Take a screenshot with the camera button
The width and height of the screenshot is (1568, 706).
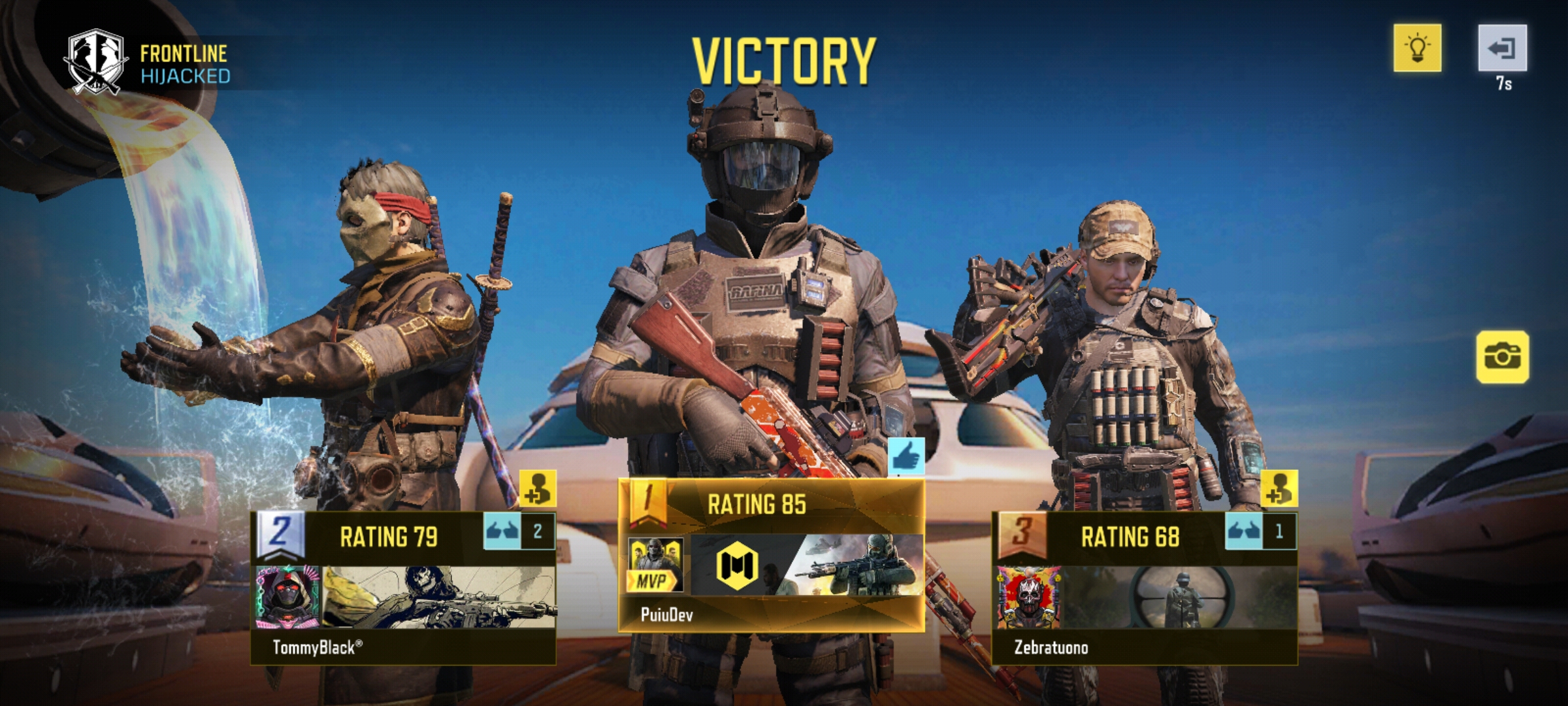click(x=1502, y=357)
